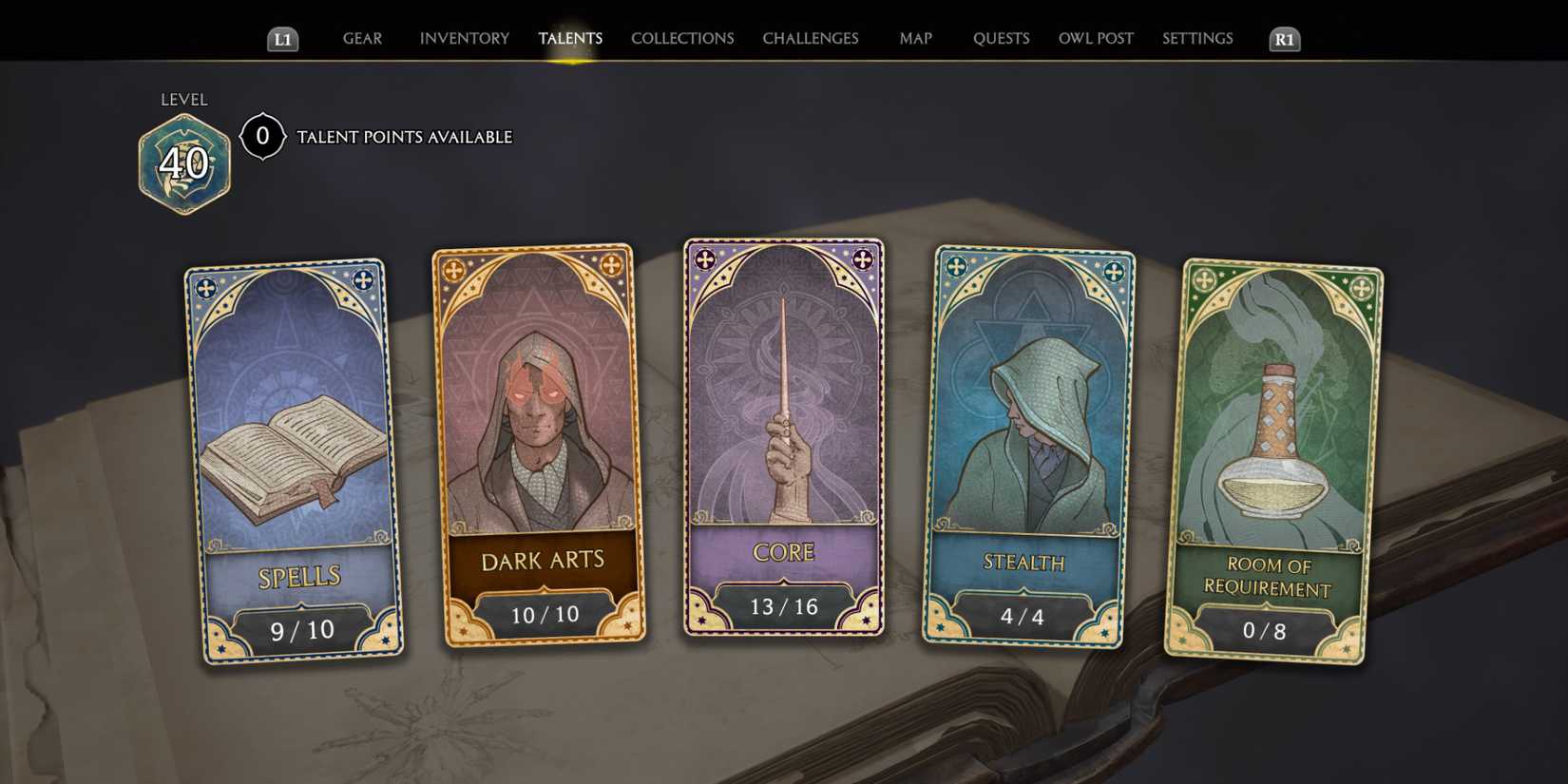Click the level 40 house crest emblem
1568x784 pixels.
pos(183,162)
